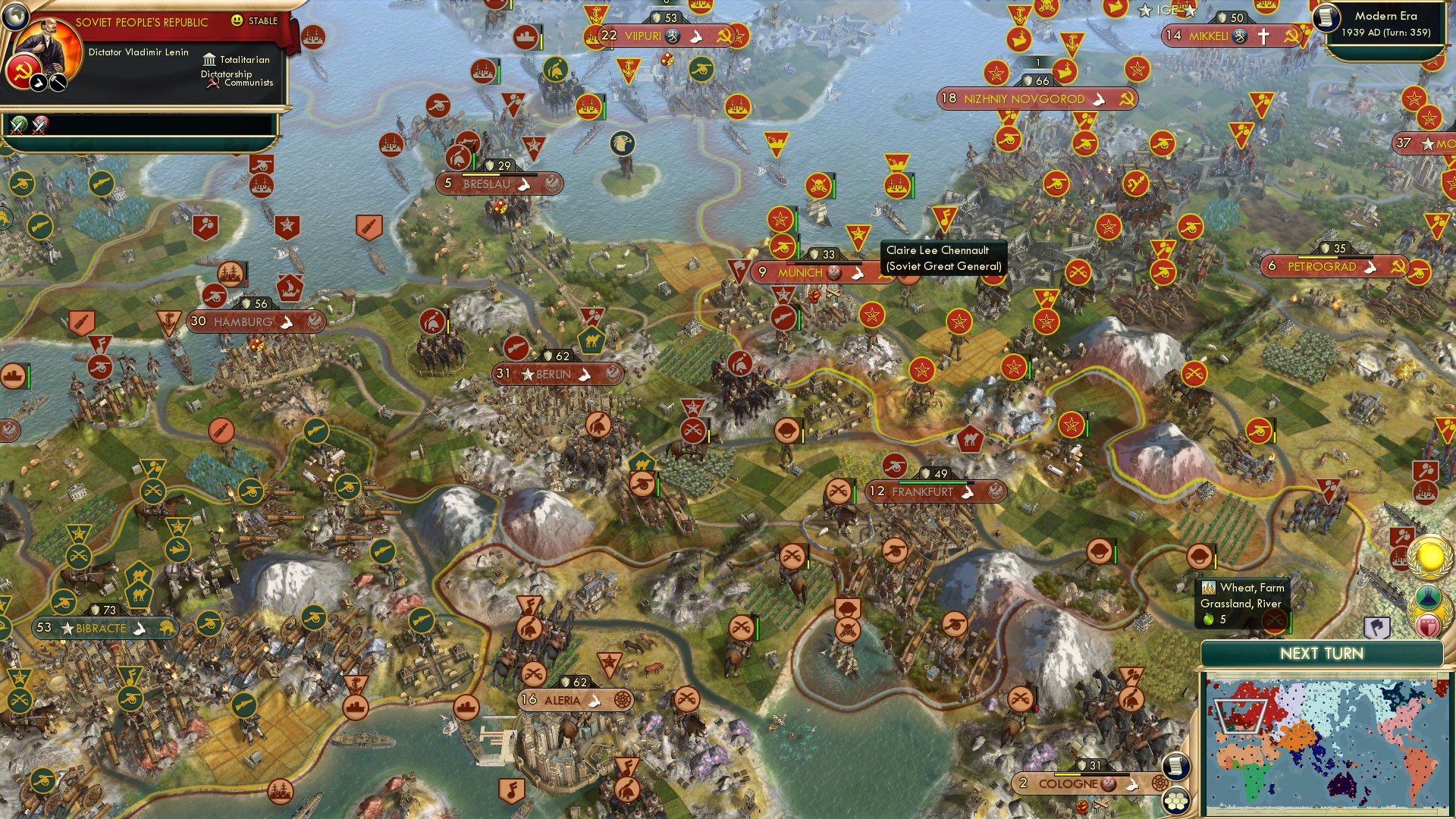Click the Totalitarian Dictatorship government building icon

[x=210, y=61]
